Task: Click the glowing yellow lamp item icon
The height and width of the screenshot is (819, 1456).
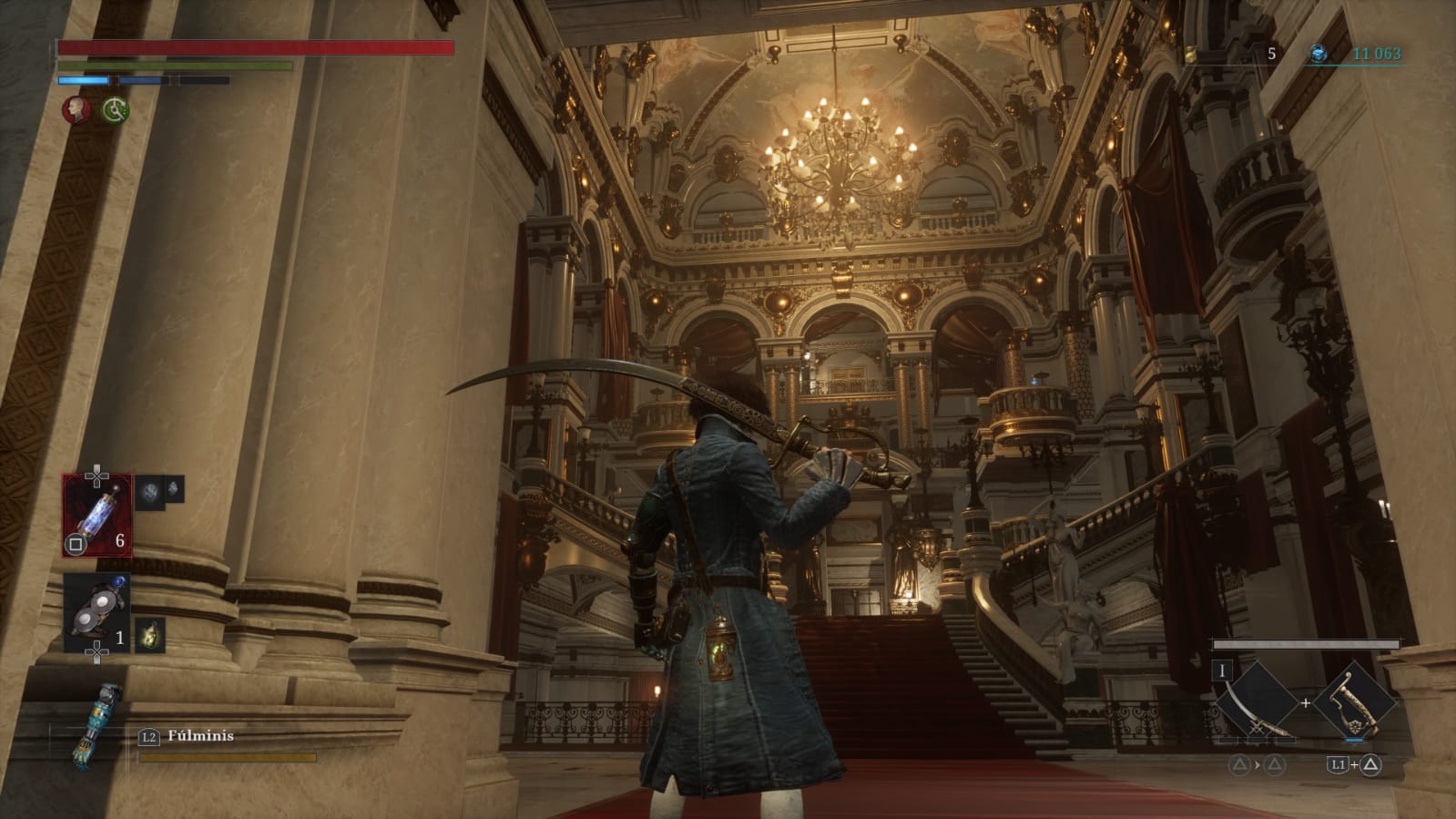Action: (150, 634)
